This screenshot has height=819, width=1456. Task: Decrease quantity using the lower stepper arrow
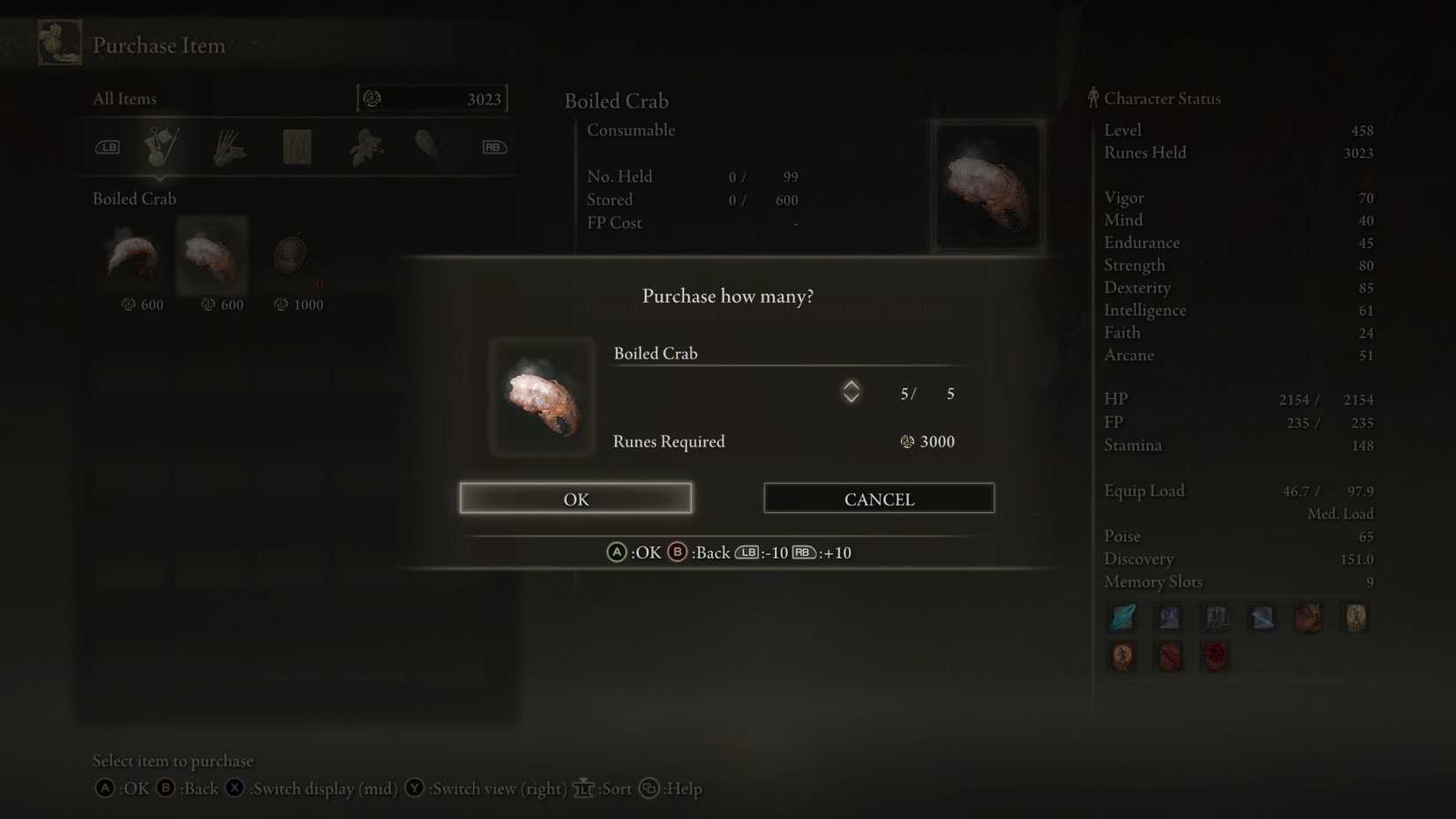(851, 399)
